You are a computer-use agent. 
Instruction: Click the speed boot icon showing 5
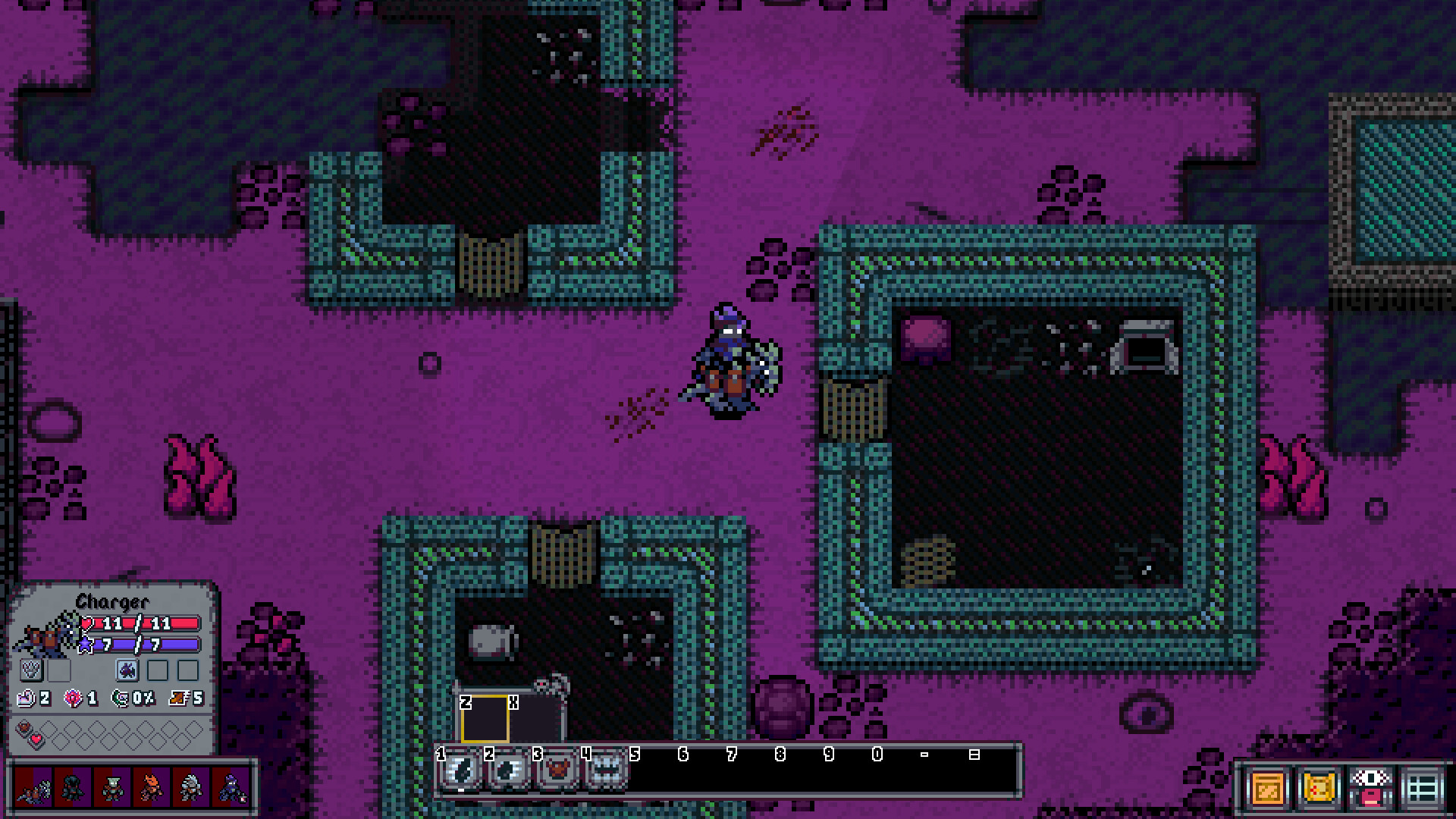point(178,698)
